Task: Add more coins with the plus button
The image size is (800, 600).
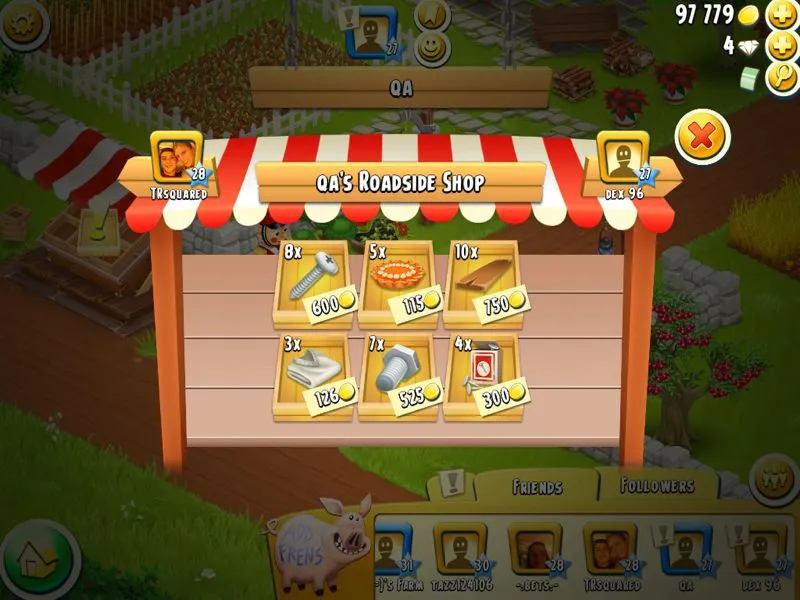Action: (x=780, y=15)
